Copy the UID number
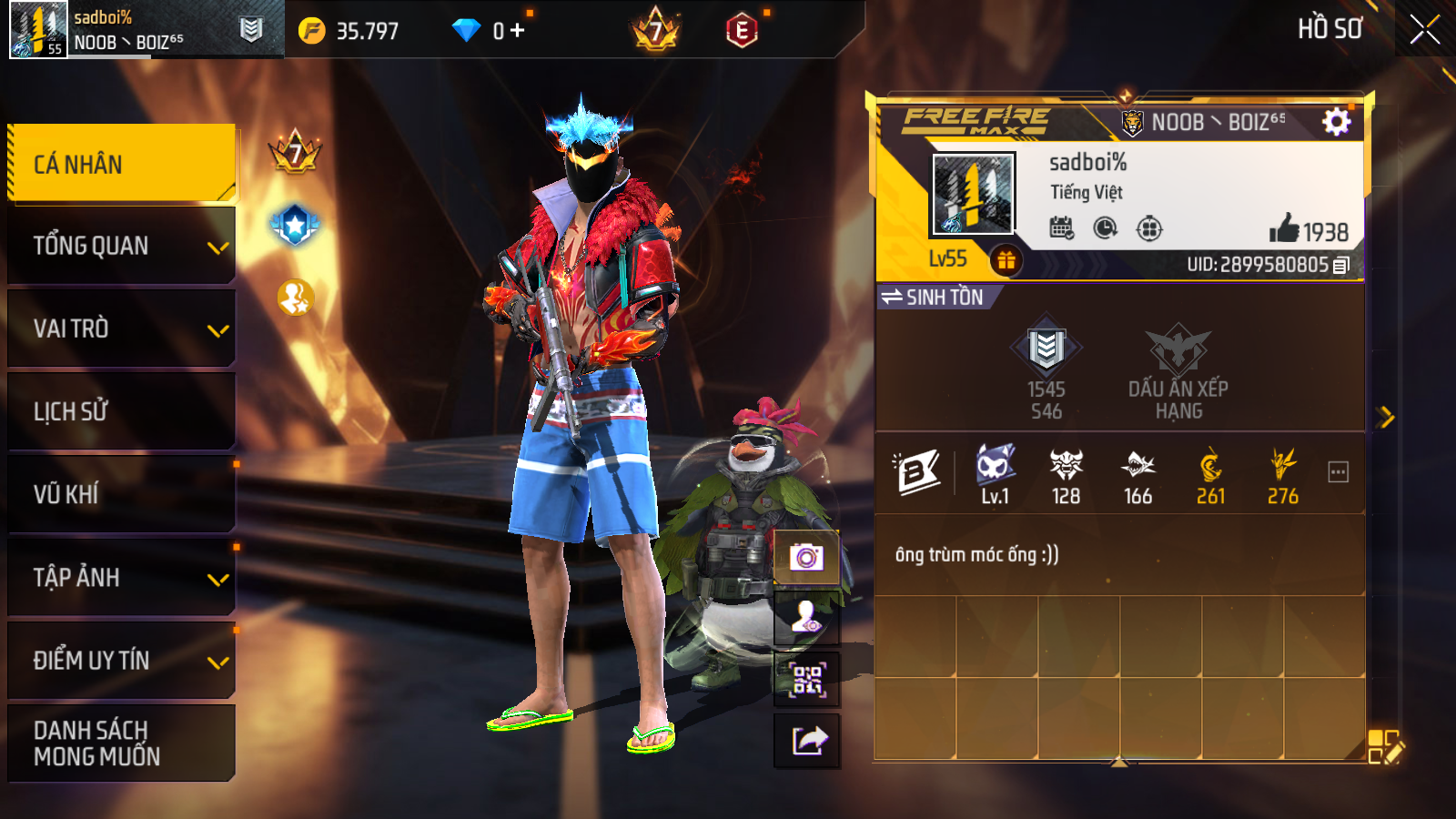 (1340, 266)
